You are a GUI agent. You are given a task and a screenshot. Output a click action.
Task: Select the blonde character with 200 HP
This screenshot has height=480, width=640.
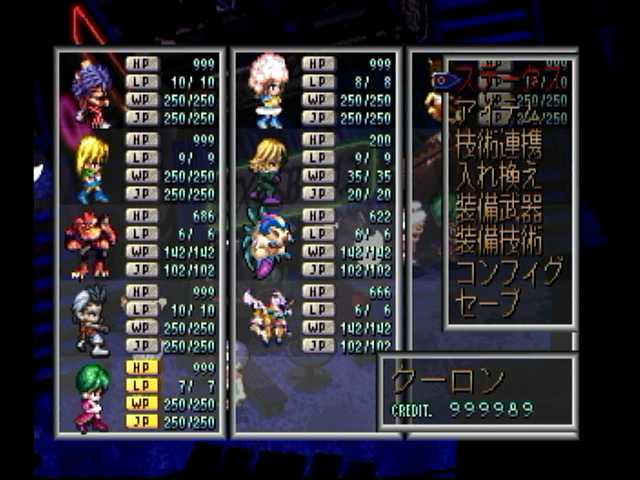(x=268, y=167)
